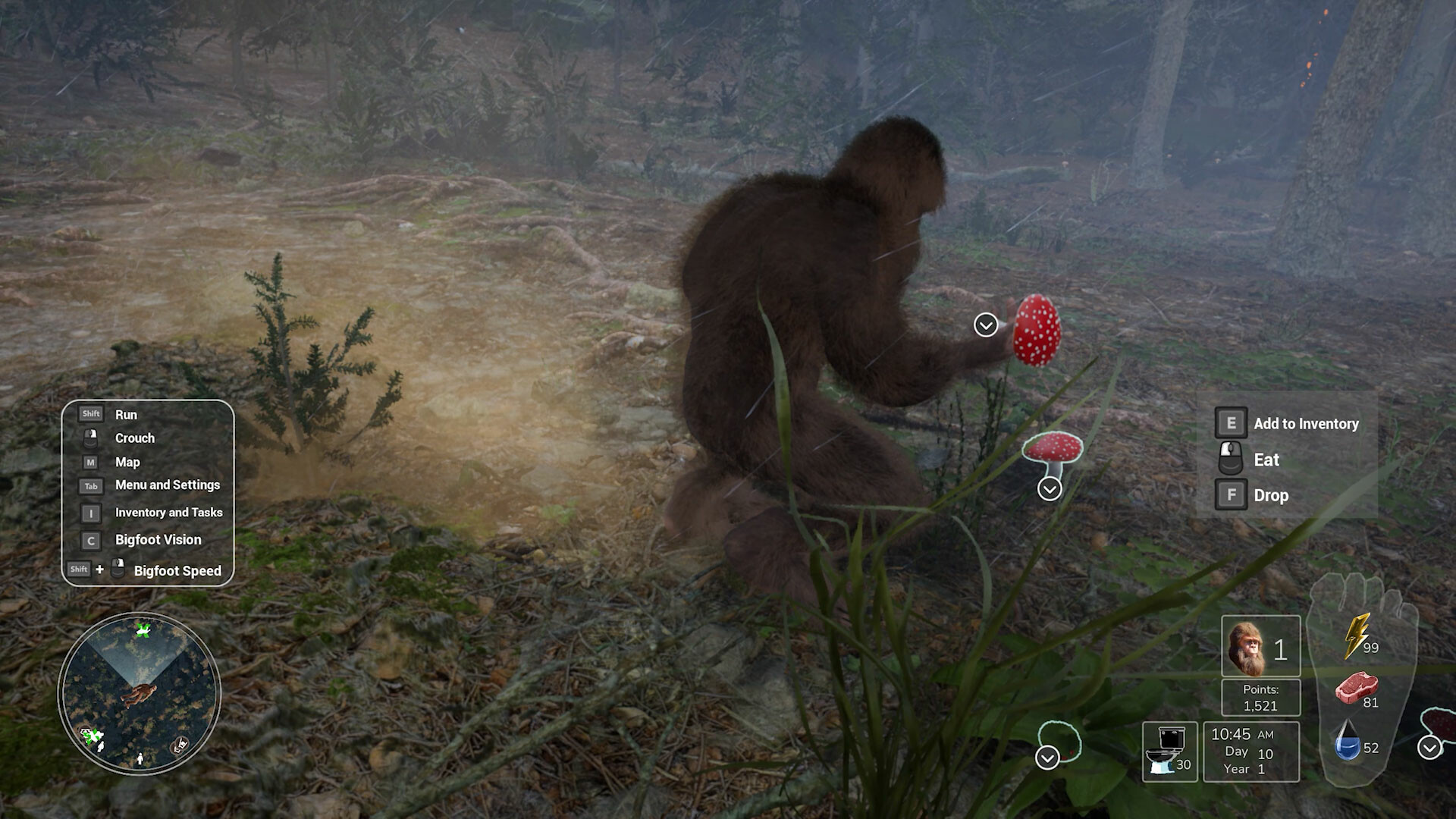
Task: Click the energy lightning bolt icon
Action: [x=1357, y=638]
